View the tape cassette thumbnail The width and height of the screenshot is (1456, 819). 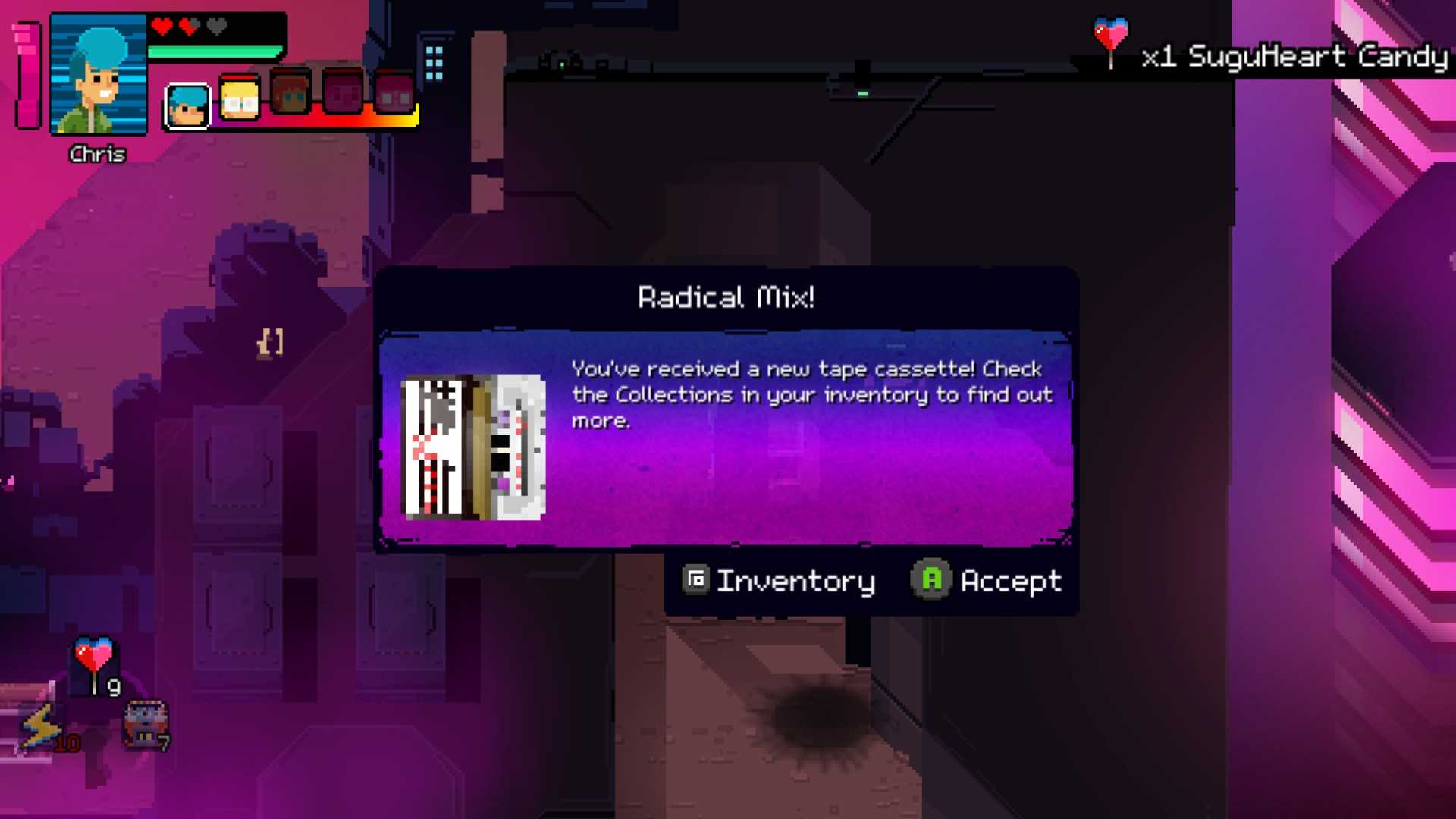[x=473, y=447]
